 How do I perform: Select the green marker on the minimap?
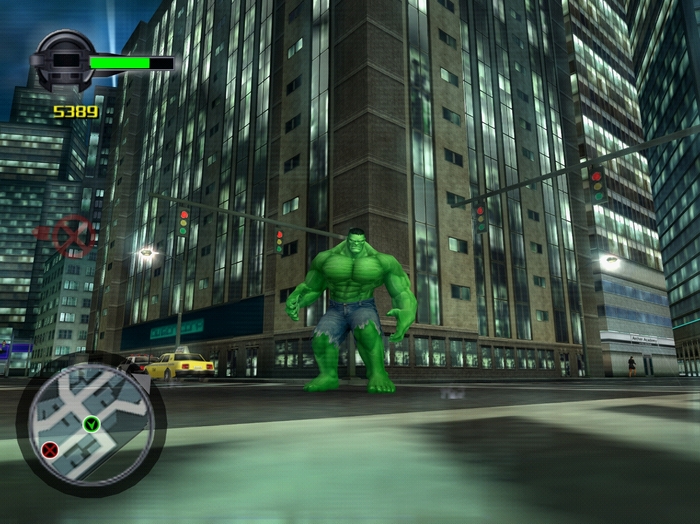91,424
